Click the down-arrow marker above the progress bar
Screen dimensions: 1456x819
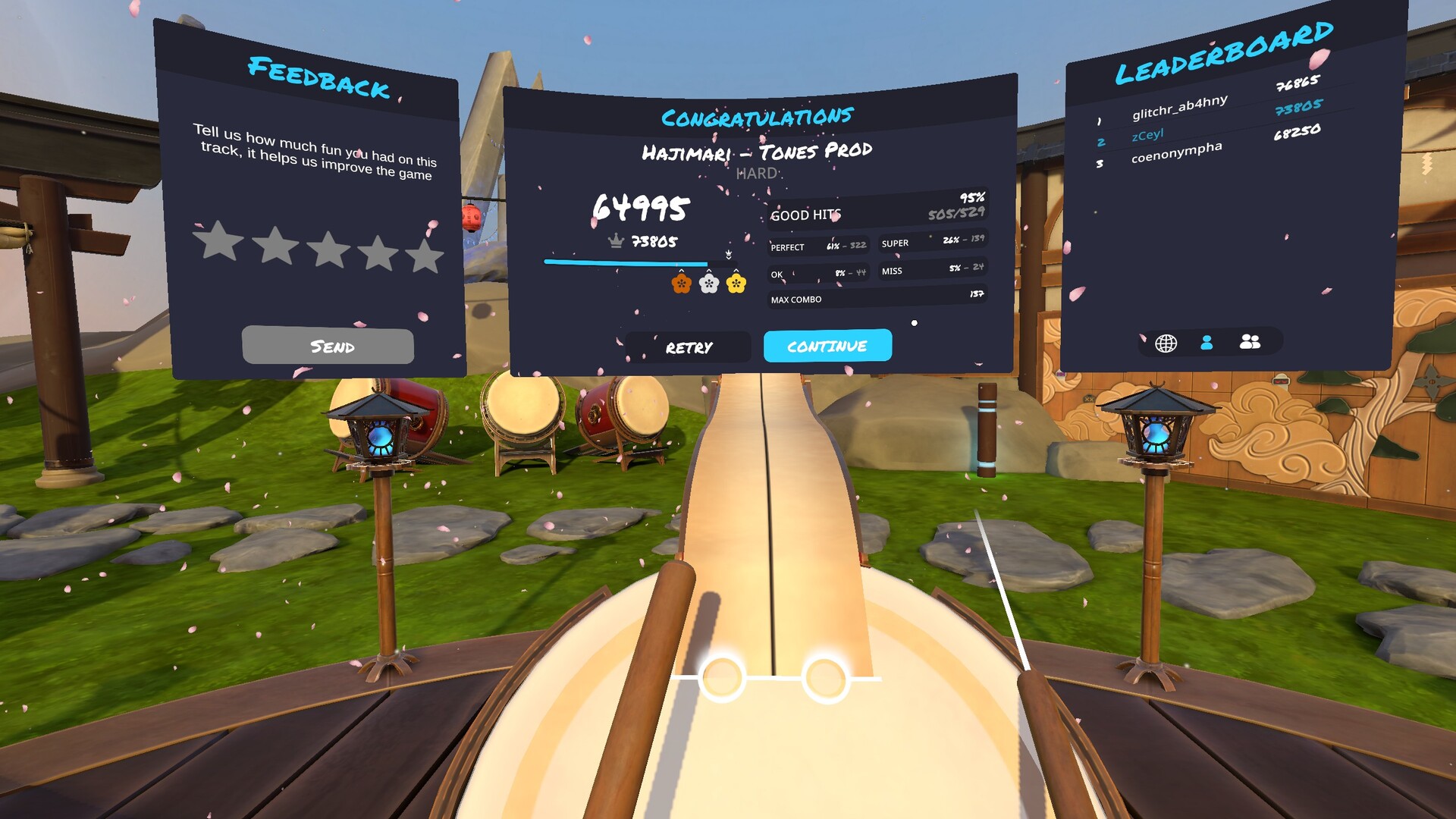(x=729, y=254)
